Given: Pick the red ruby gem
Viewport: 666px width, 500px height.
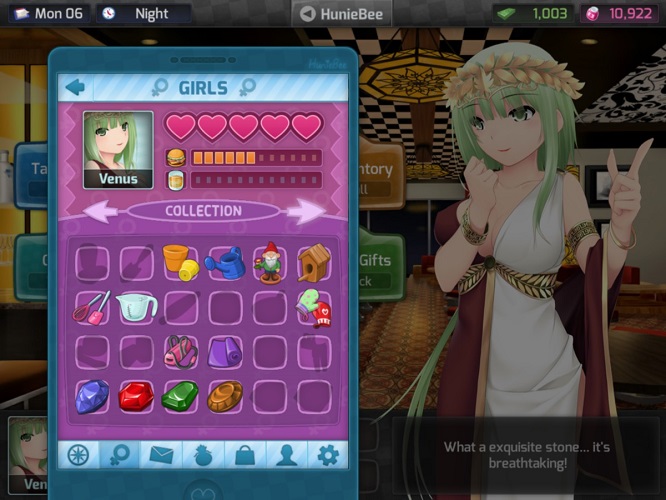Looking at the screenshot, I should pyautogui.click(x=135, y=397).
